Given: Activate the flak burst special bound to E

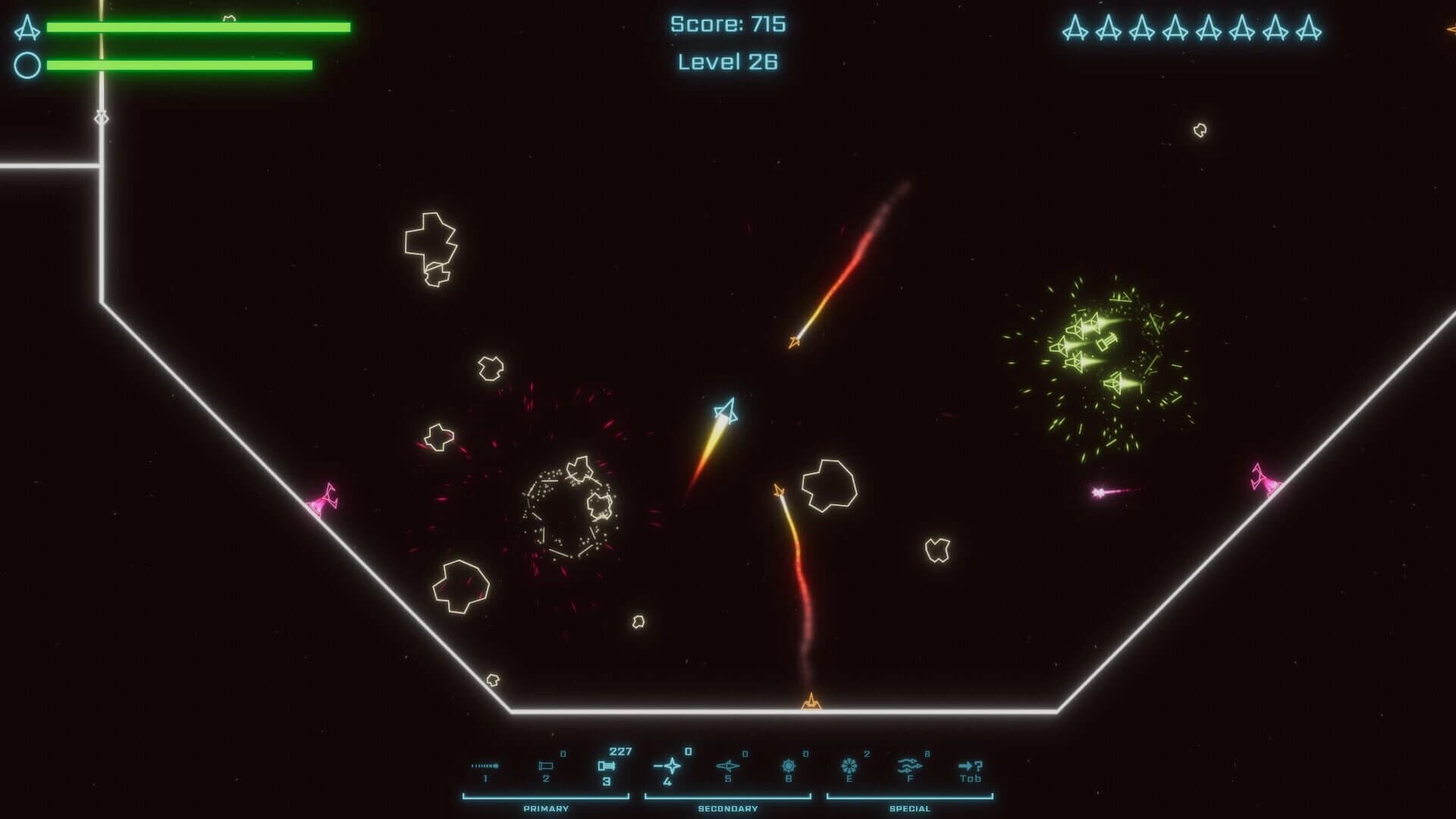Looking at the screenshot, I should [x=849, y=765].
